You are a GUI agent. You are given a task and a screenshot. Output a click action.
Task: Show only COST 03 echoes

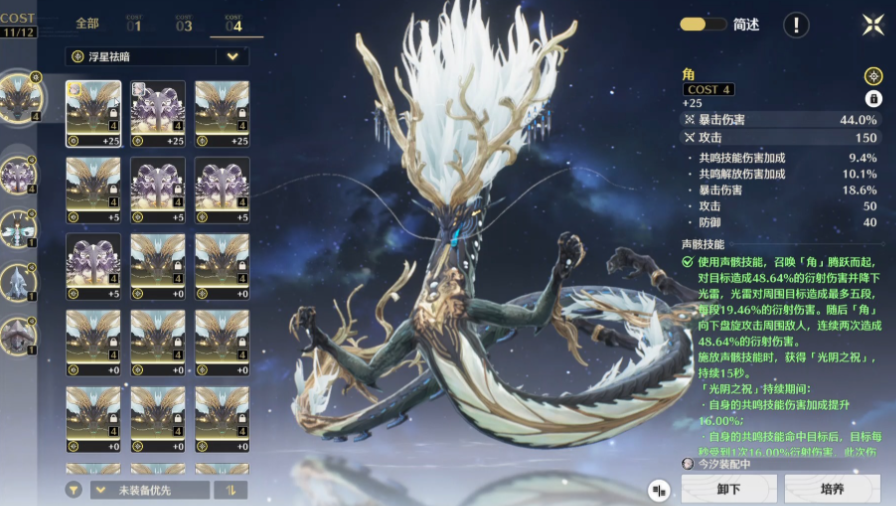(x=184, y=23)
